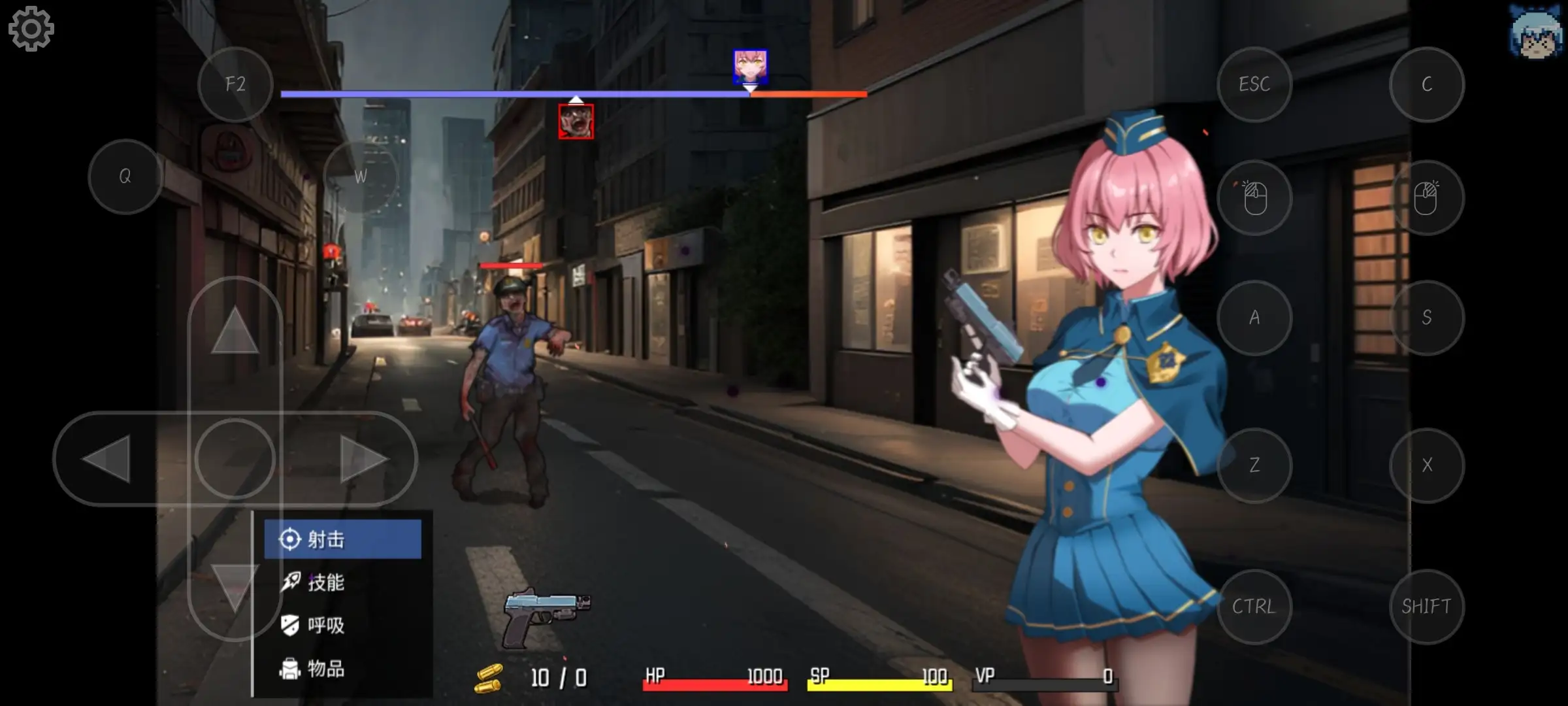The height and width of the screenshot is (706, 1568).
Task: Tap the left mouse button control
Action: coord(1253,197)
